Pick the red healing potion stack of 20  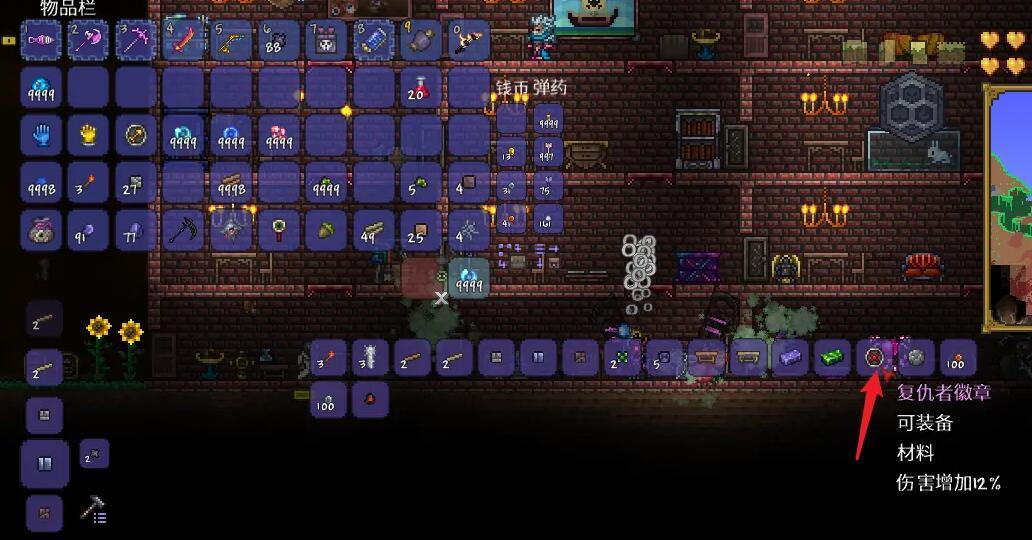tap(419, 88)
